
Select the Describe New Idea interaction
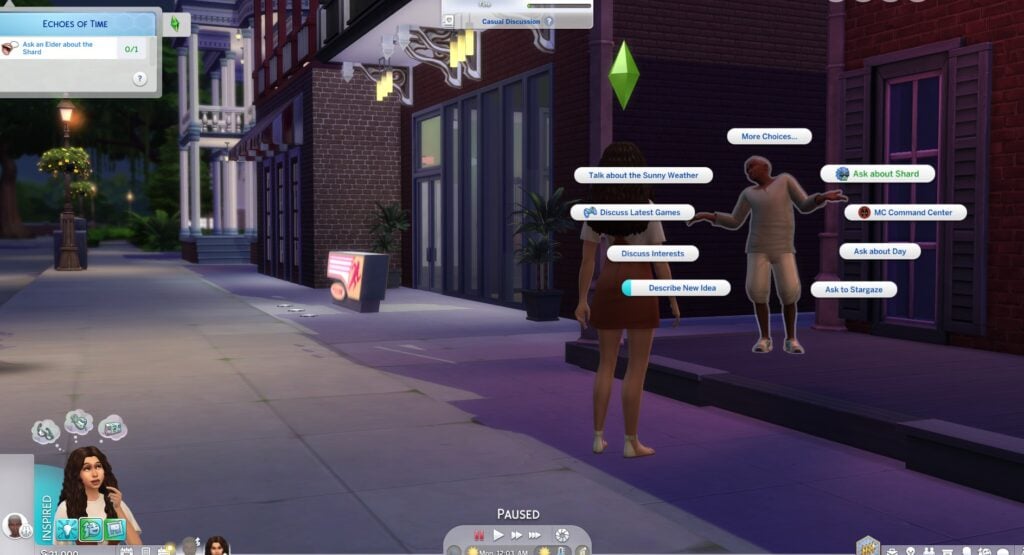coord(675,288)
